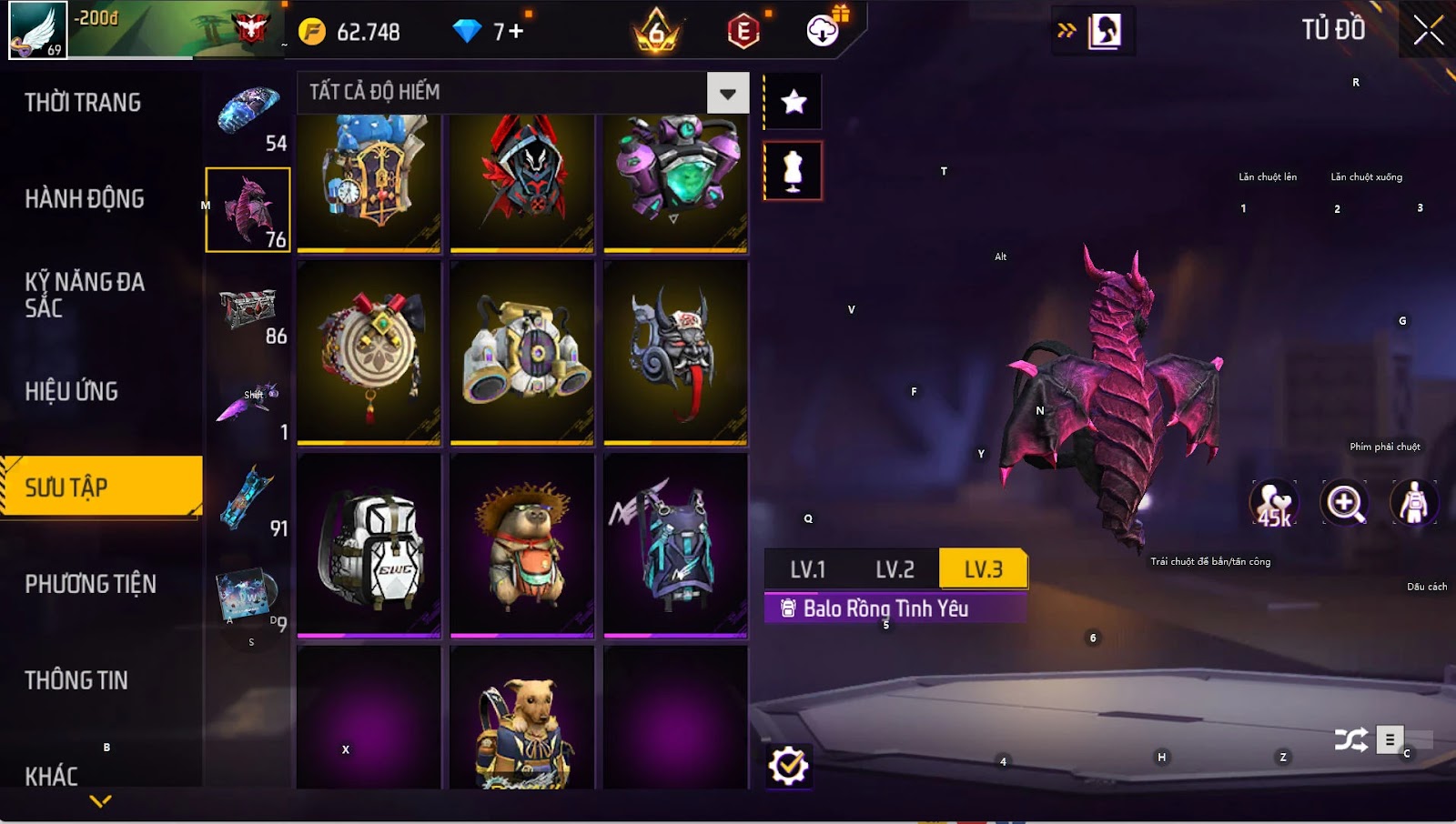1456x824 pixels.
Task: Expand the Tất Cả Độ Hiếm rarity dropdown
Action: point(727,93)
